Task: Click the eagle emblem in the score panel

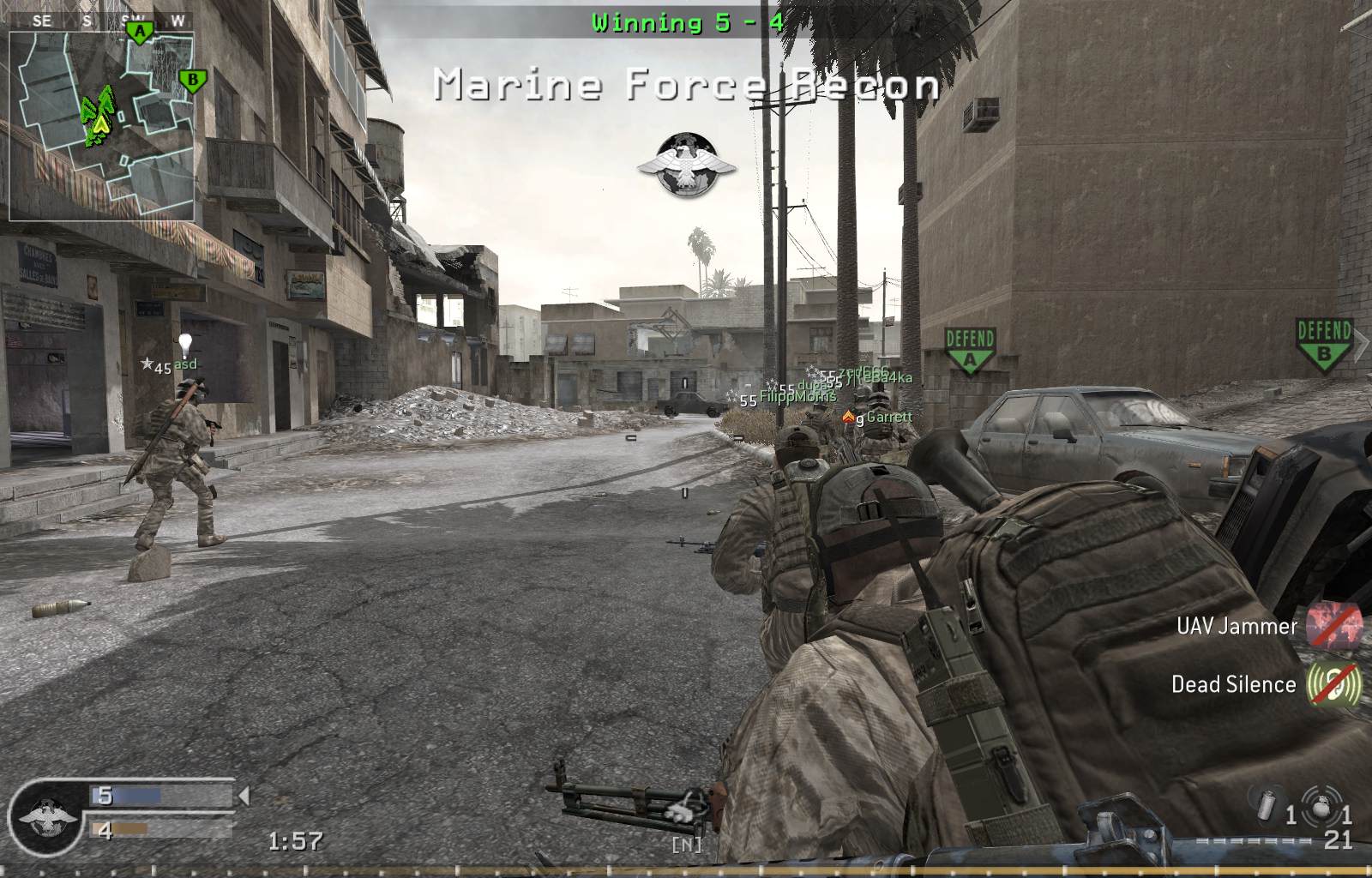Action: point(47,819)
